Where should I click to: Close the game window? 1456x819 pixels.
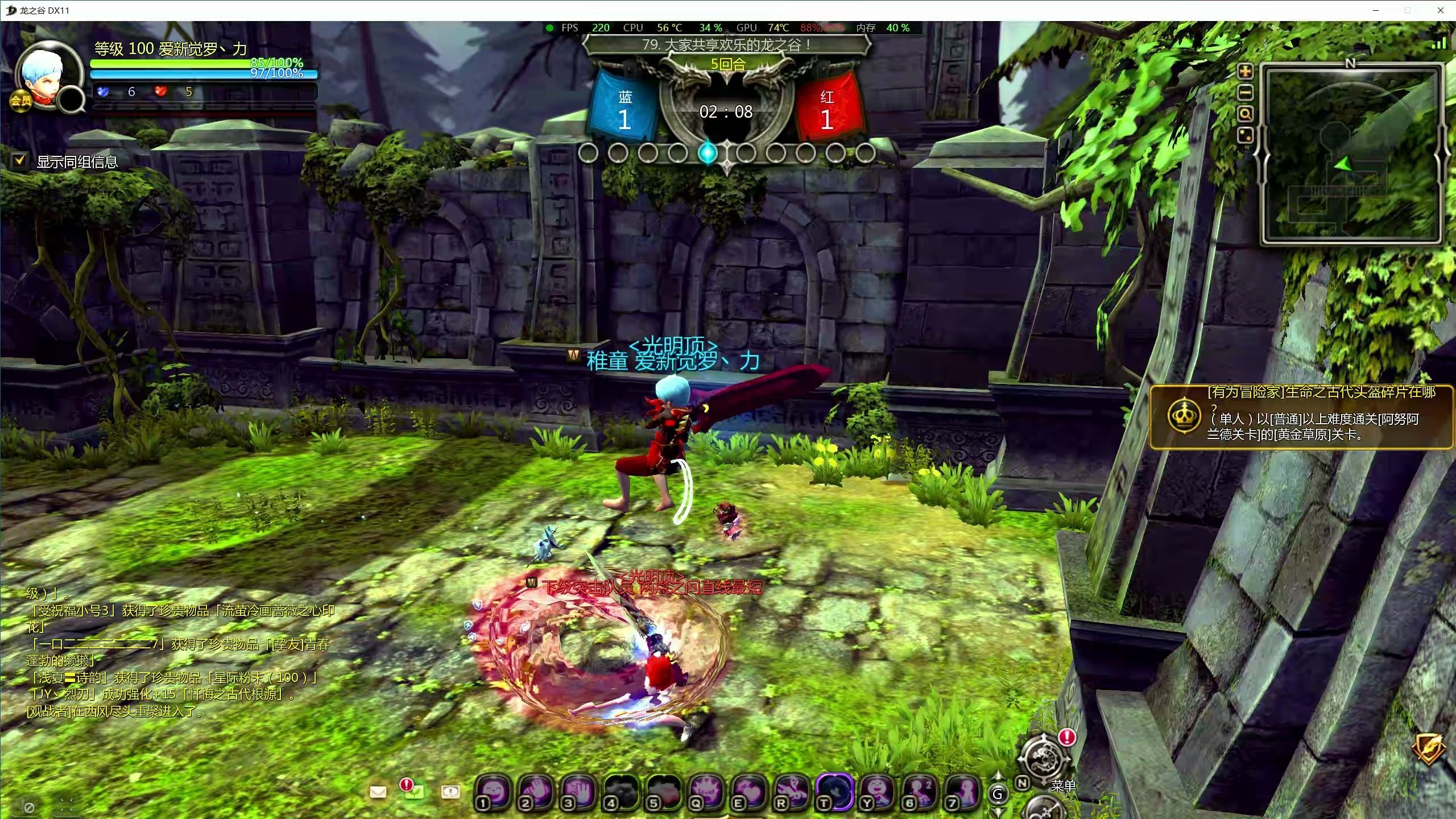tap(1440, 10)
